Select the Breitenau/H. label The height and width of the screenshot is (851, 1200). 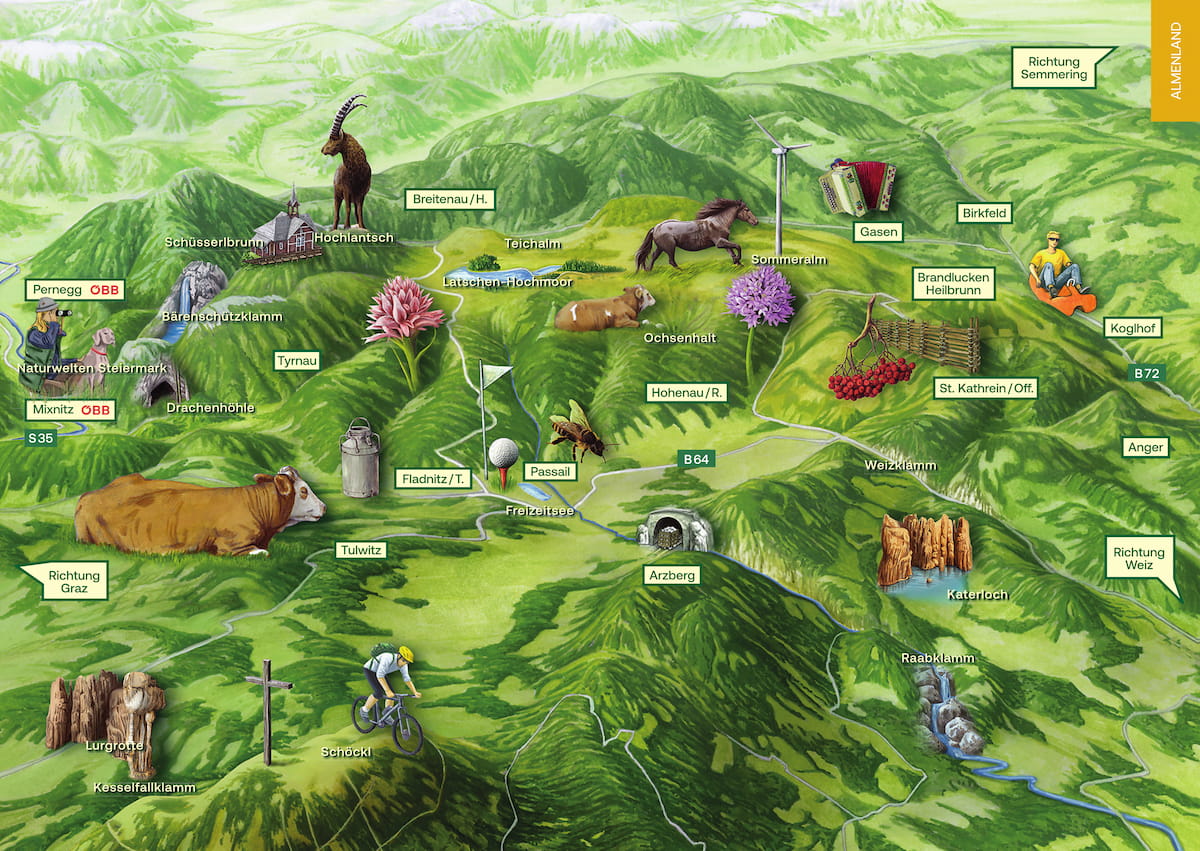[450, 199]
